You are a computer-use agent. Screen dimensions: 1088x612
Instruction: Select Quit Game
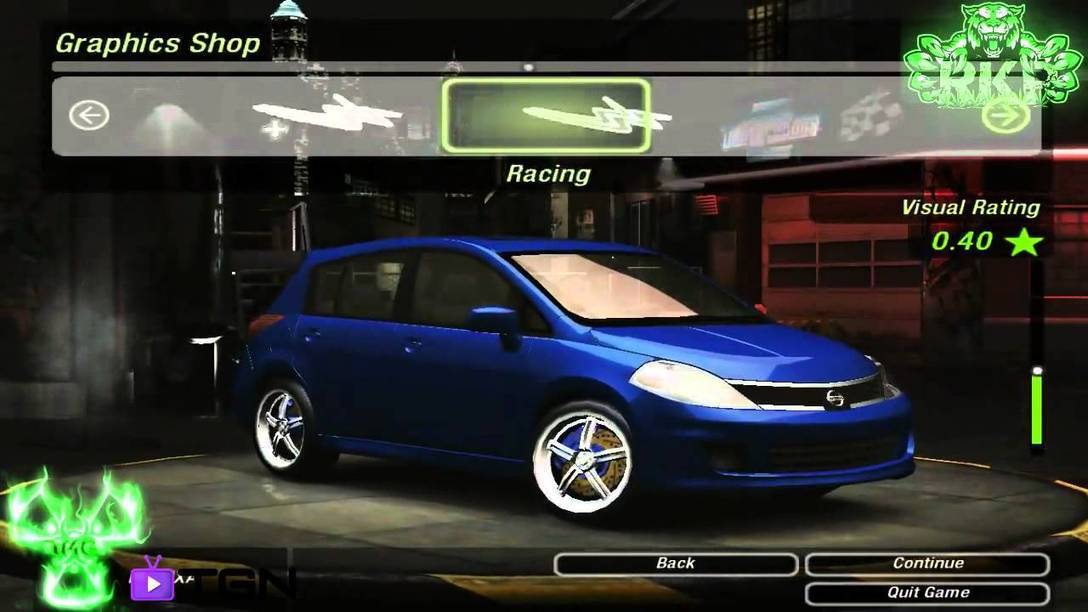tap(927, 593)
